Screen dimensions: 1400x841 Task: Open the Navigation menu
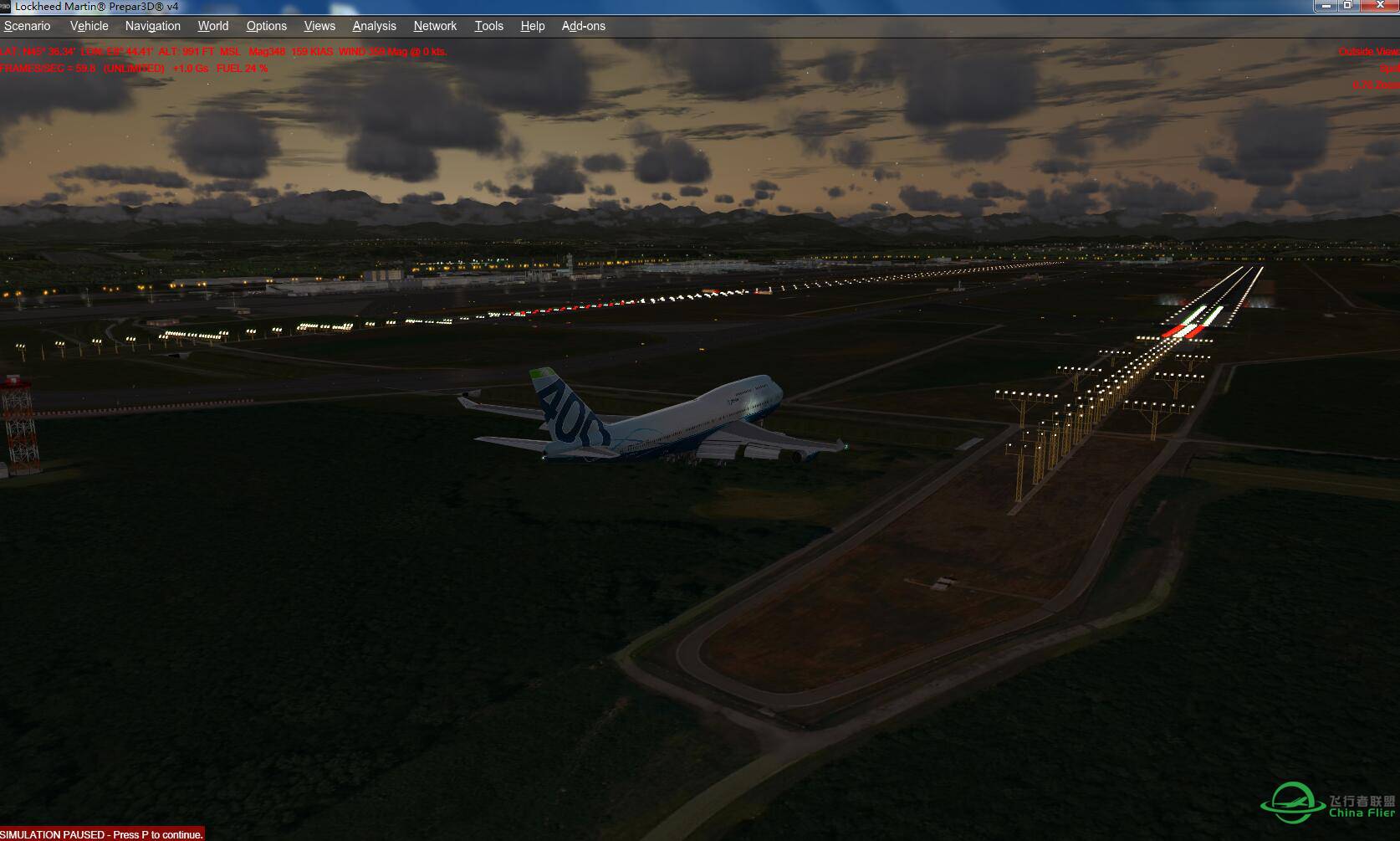pyautogui.click(x=153, y=26)
